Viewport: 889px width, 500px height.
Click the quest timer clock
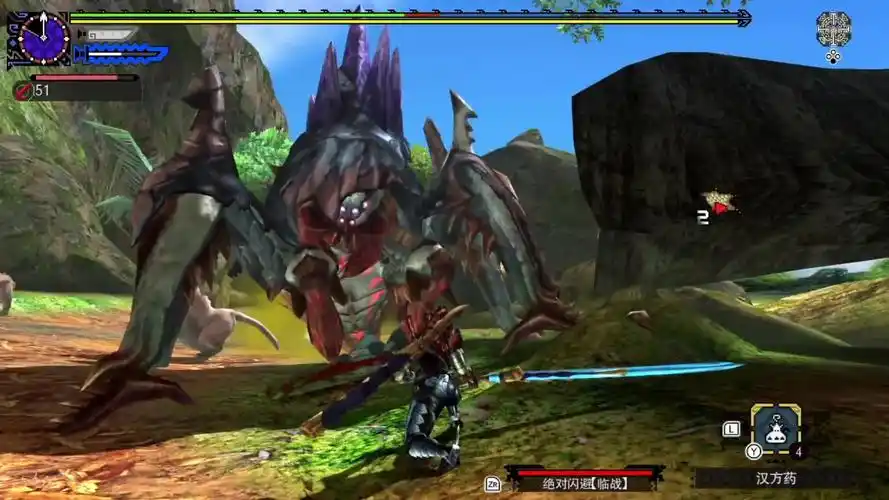pyautogui.click(x=43, y=38)
